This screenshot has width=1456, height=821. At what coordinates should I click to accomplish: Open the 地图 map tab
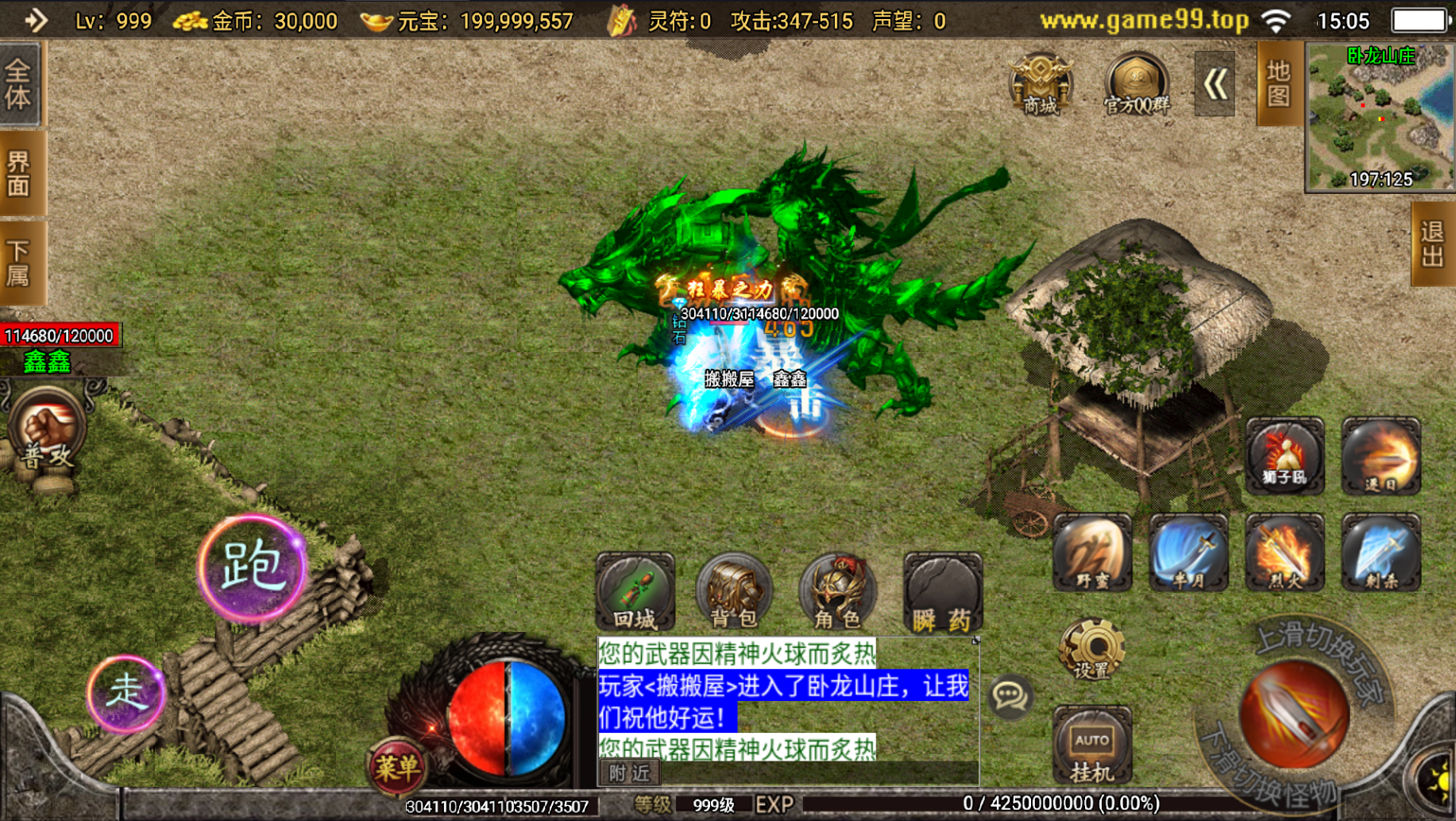click(1277, 83)
